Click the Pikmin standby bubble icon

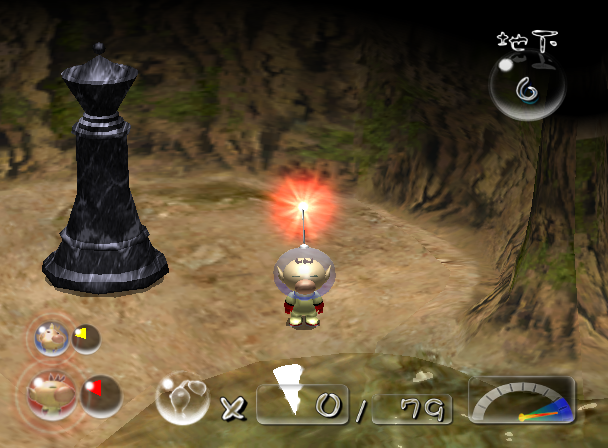coord(182,397)
